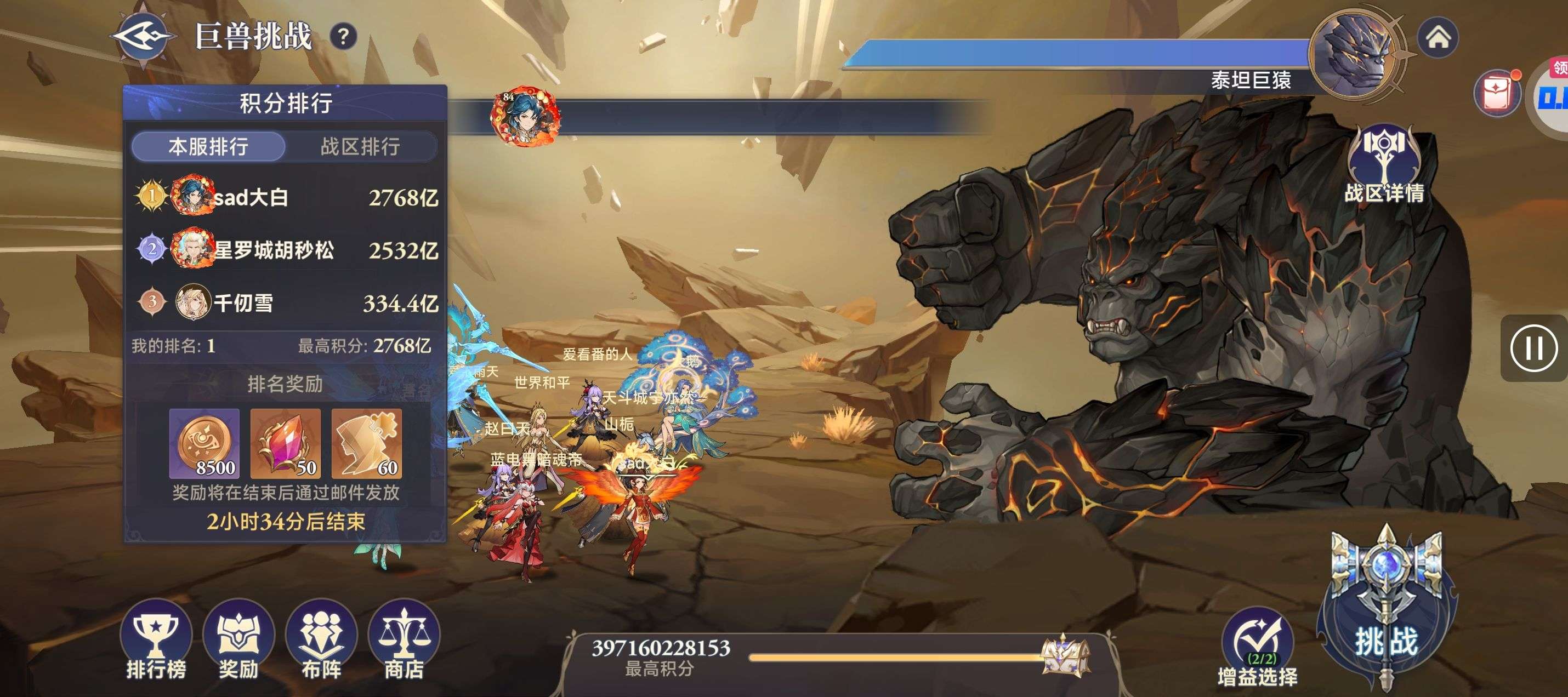Image resolution: width=1568 pixels, height=697 pixels.
Task: Inspect the puzzle fragment reward of 60
Action: point(366,443)
